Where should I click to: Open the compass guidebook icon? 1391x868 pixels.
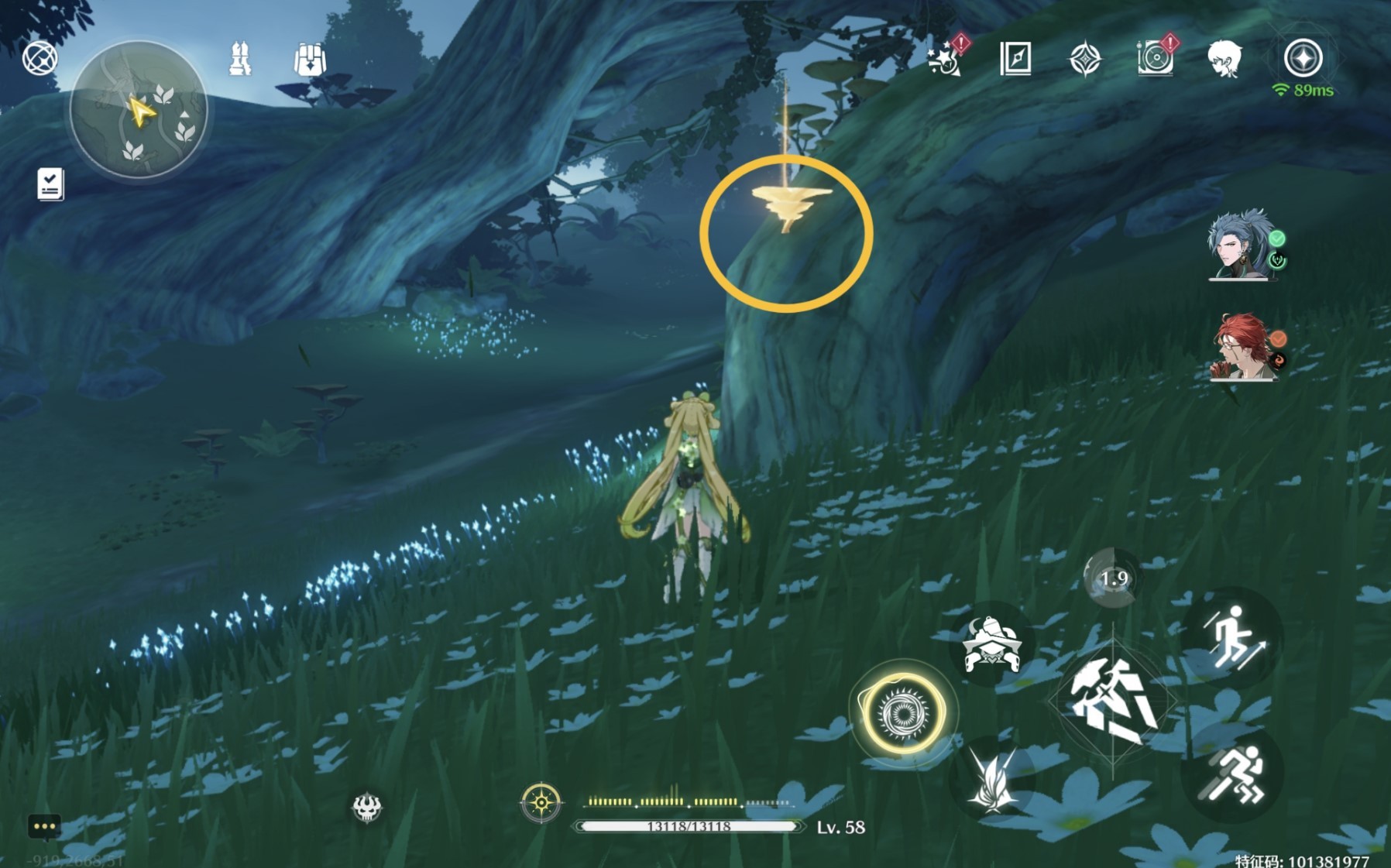click(1015, 59)
